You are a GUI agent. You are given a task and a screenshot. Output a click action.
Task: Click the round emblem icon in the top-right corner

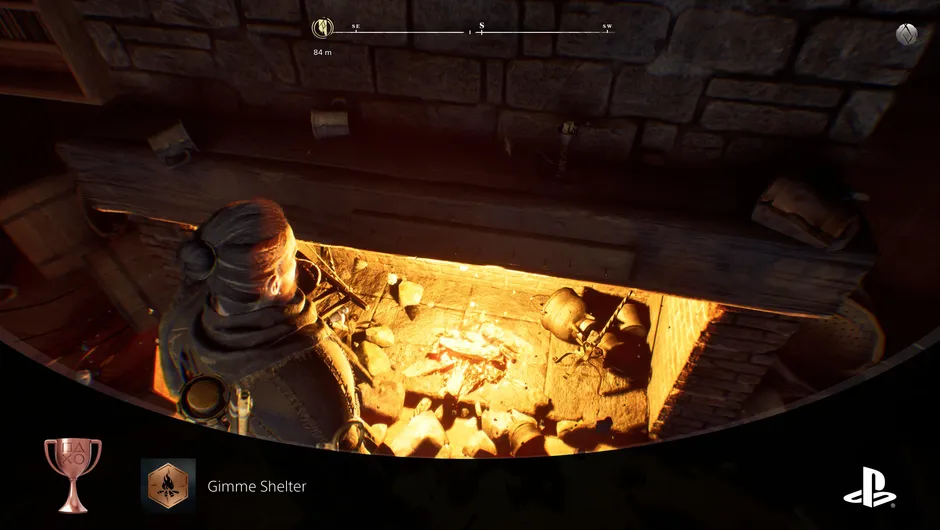(x=907, y=34)
